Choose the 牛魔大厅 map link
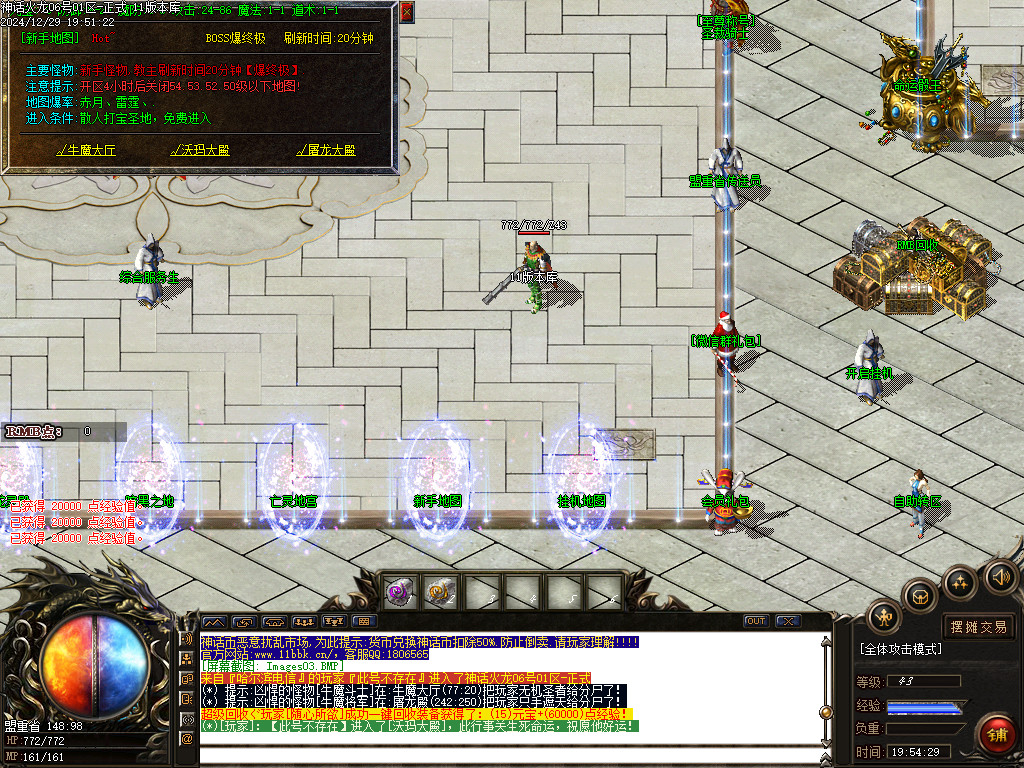Image resolution: width=1024 pixels, height=768 pixels. tap(86, 151)
